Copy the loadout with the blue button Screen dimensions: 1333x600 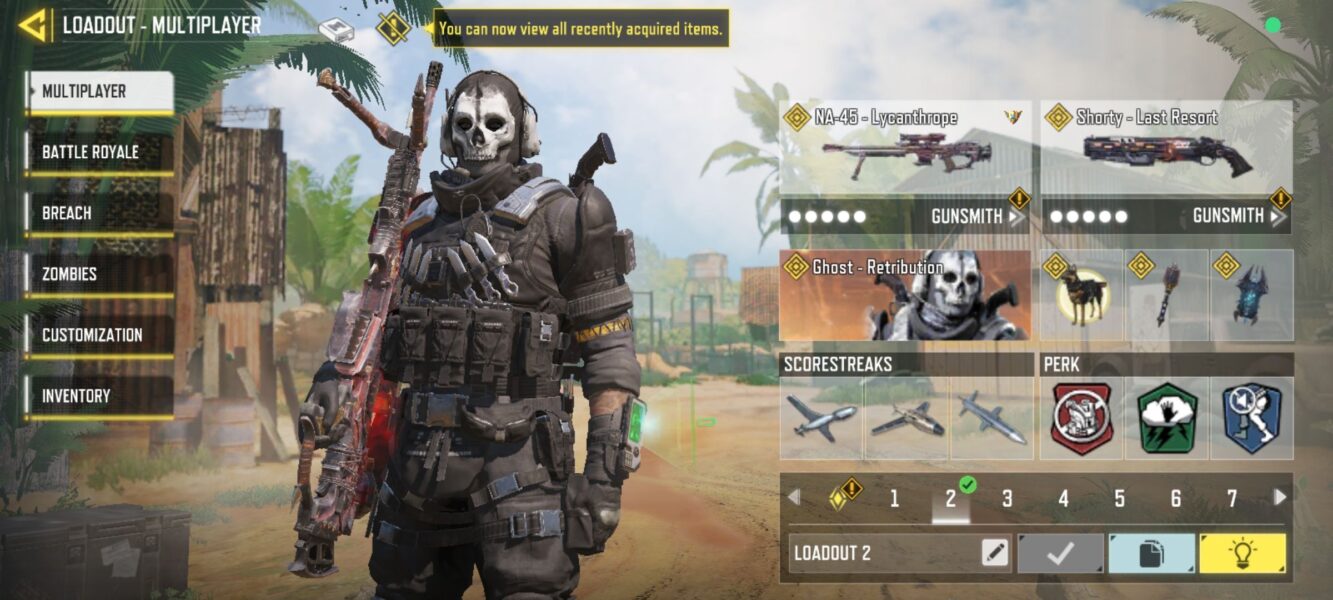[x=1151, y=553]
